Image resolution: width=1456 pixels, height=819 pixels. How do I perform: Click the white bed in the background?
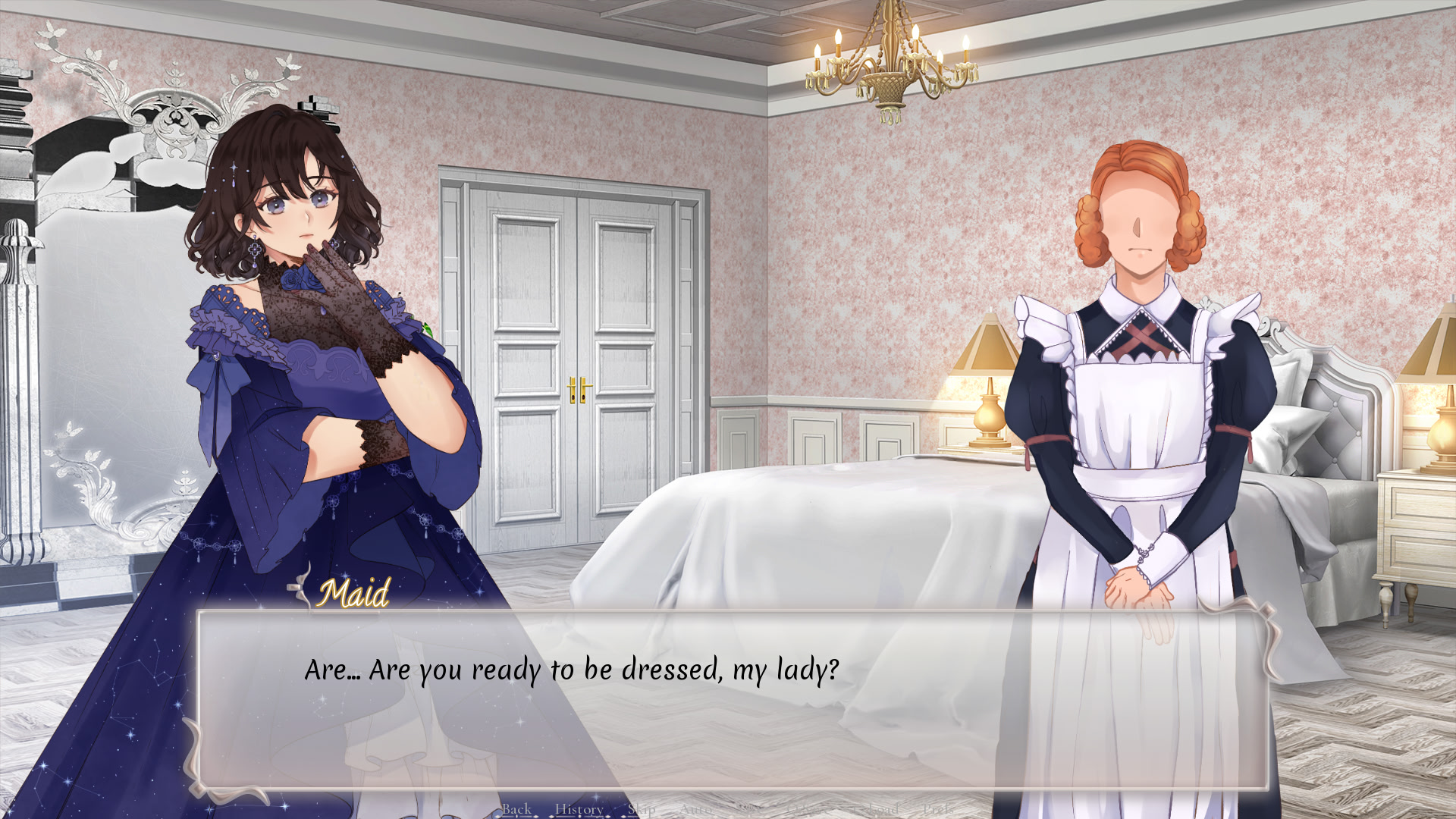[x=796, y=531]
